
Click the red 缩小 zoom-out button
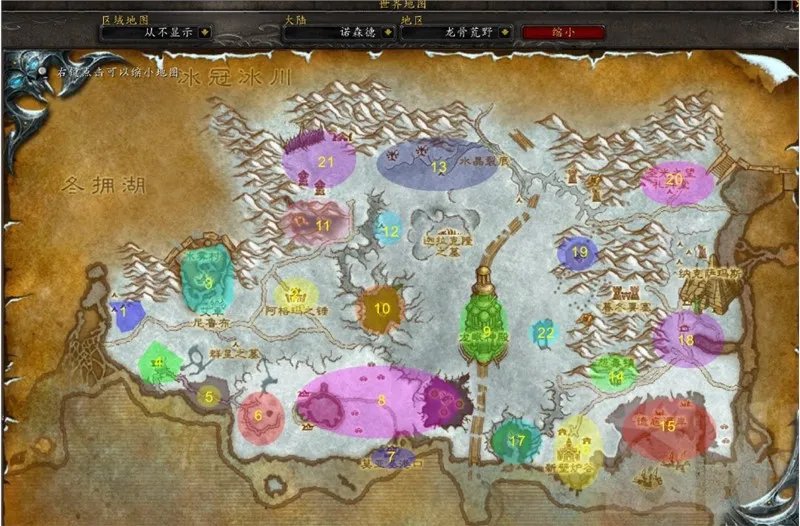point(563,31)
